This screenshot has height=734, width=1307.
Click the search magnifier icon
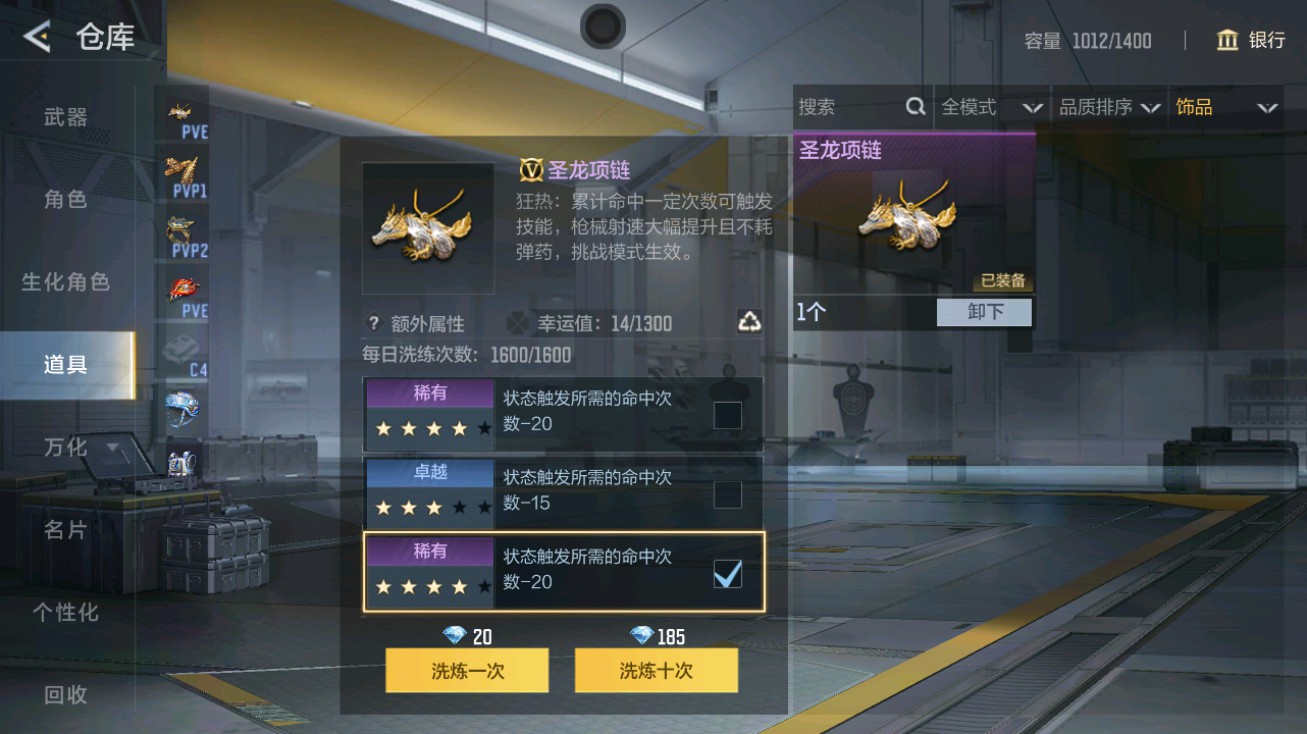(916, 106)
